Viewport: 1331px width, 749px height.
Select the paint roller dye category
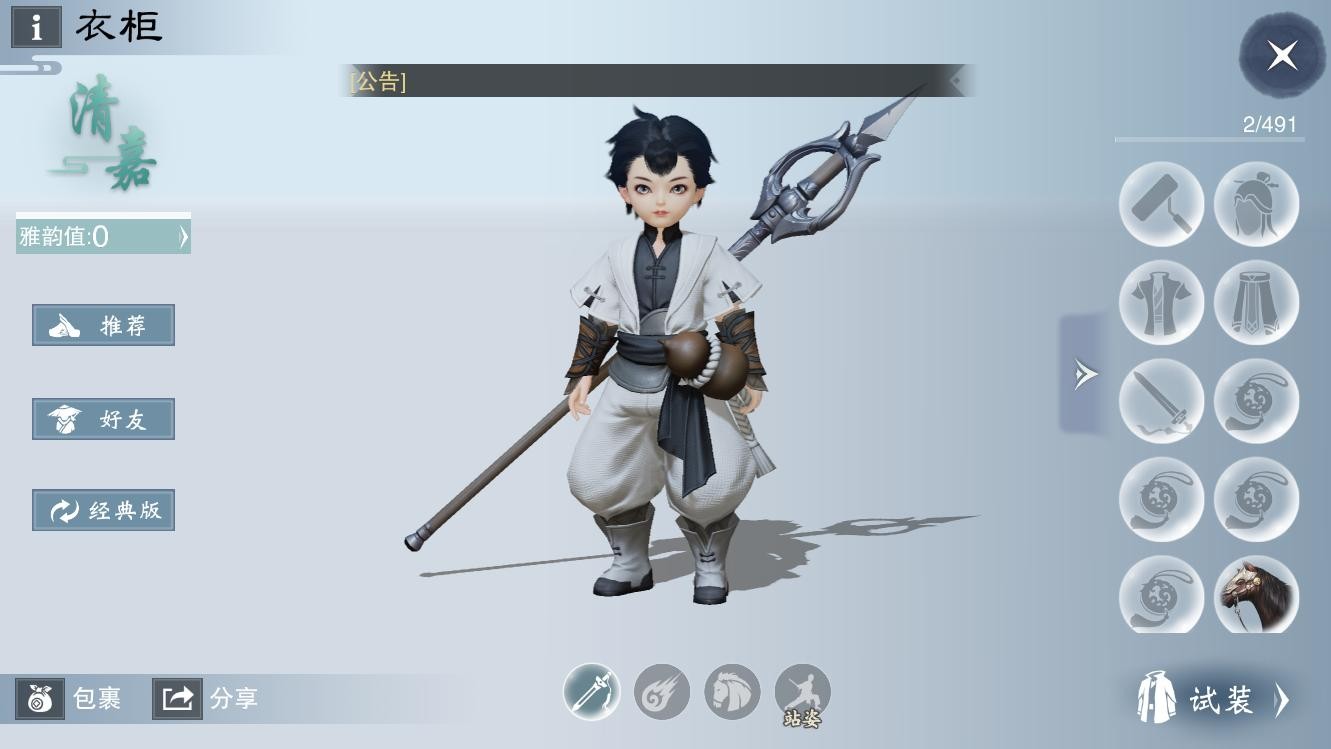(1161, 204)
